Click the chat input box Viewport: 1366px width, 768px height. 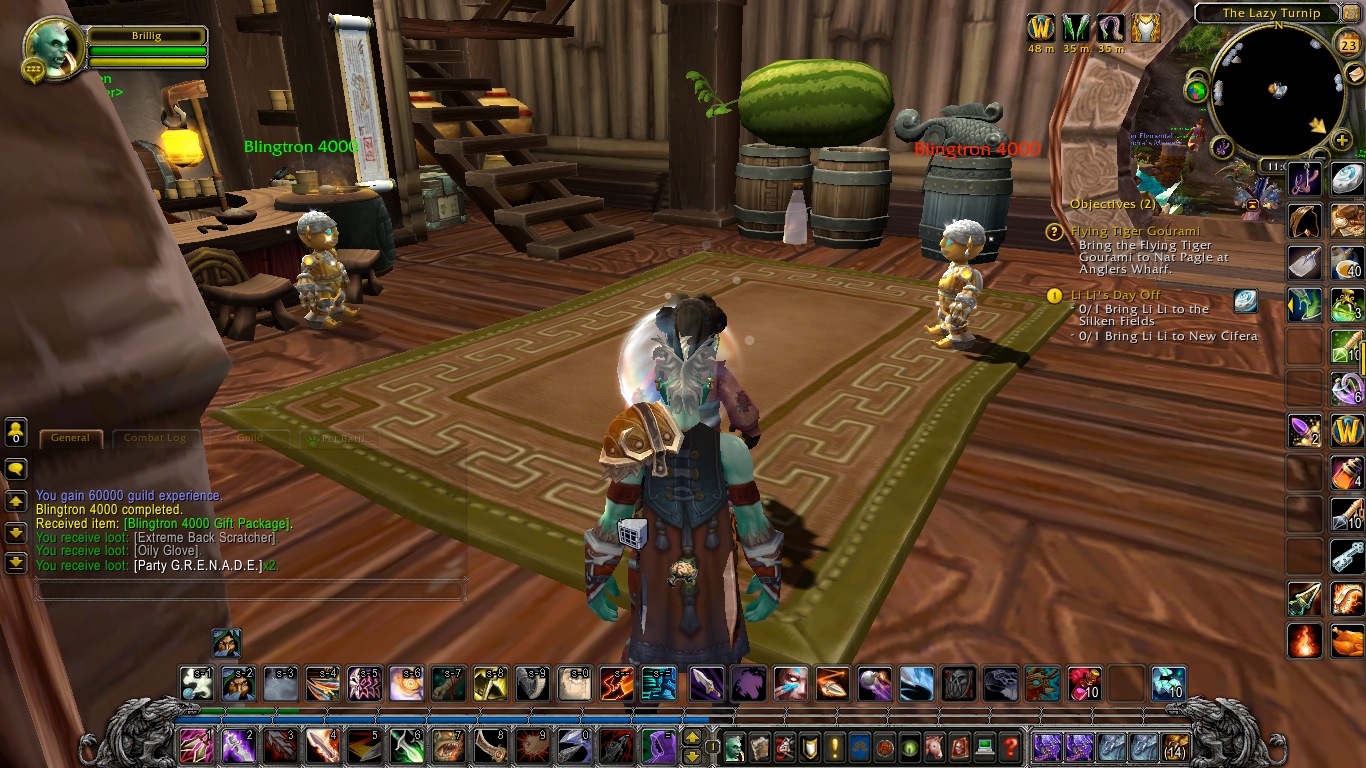coord(250,591)
